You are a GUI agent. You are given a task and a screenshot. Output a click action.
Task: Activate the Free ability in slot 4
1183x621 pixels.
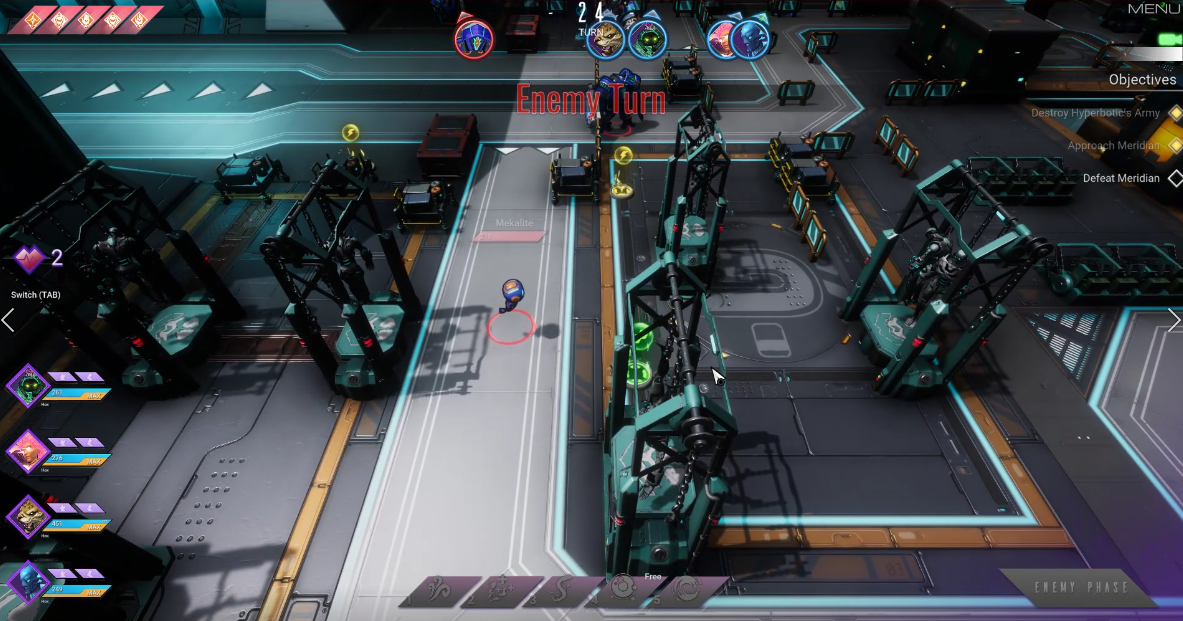coord(622,590)
